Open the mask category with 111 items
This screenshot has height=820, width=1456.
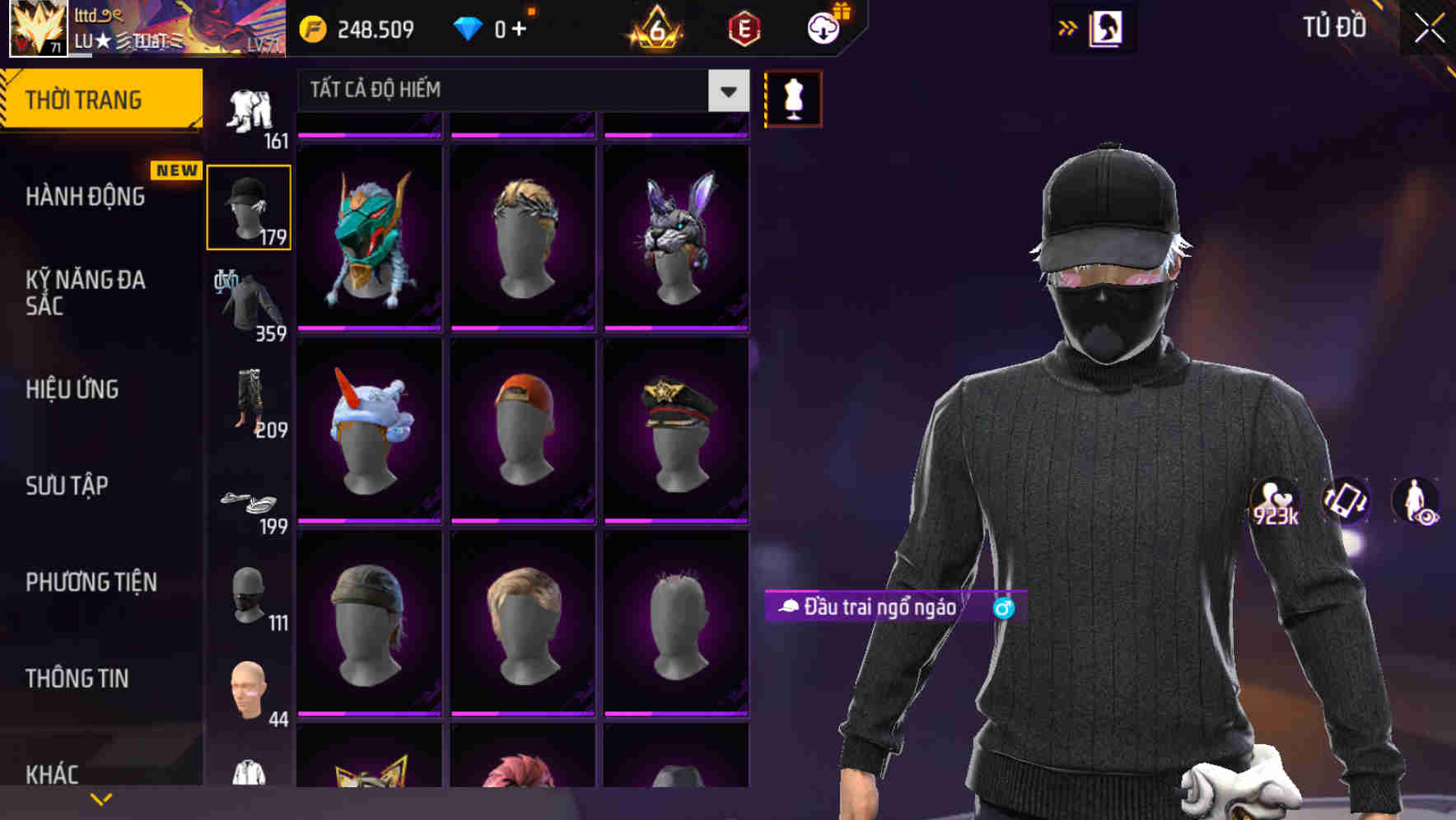248,597
